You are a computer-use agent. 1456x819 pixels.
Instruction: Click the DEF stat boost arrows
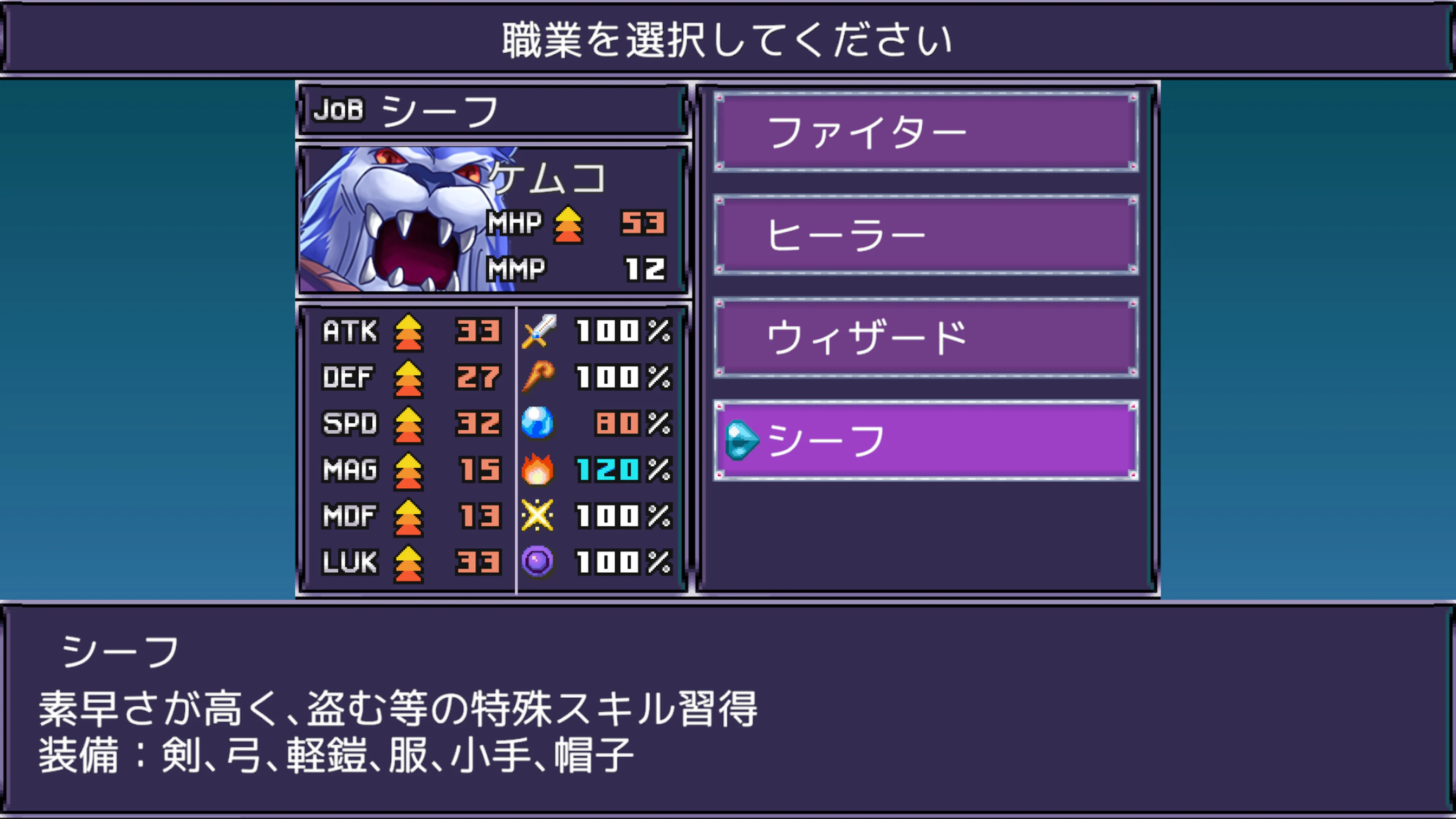point(409,379)
